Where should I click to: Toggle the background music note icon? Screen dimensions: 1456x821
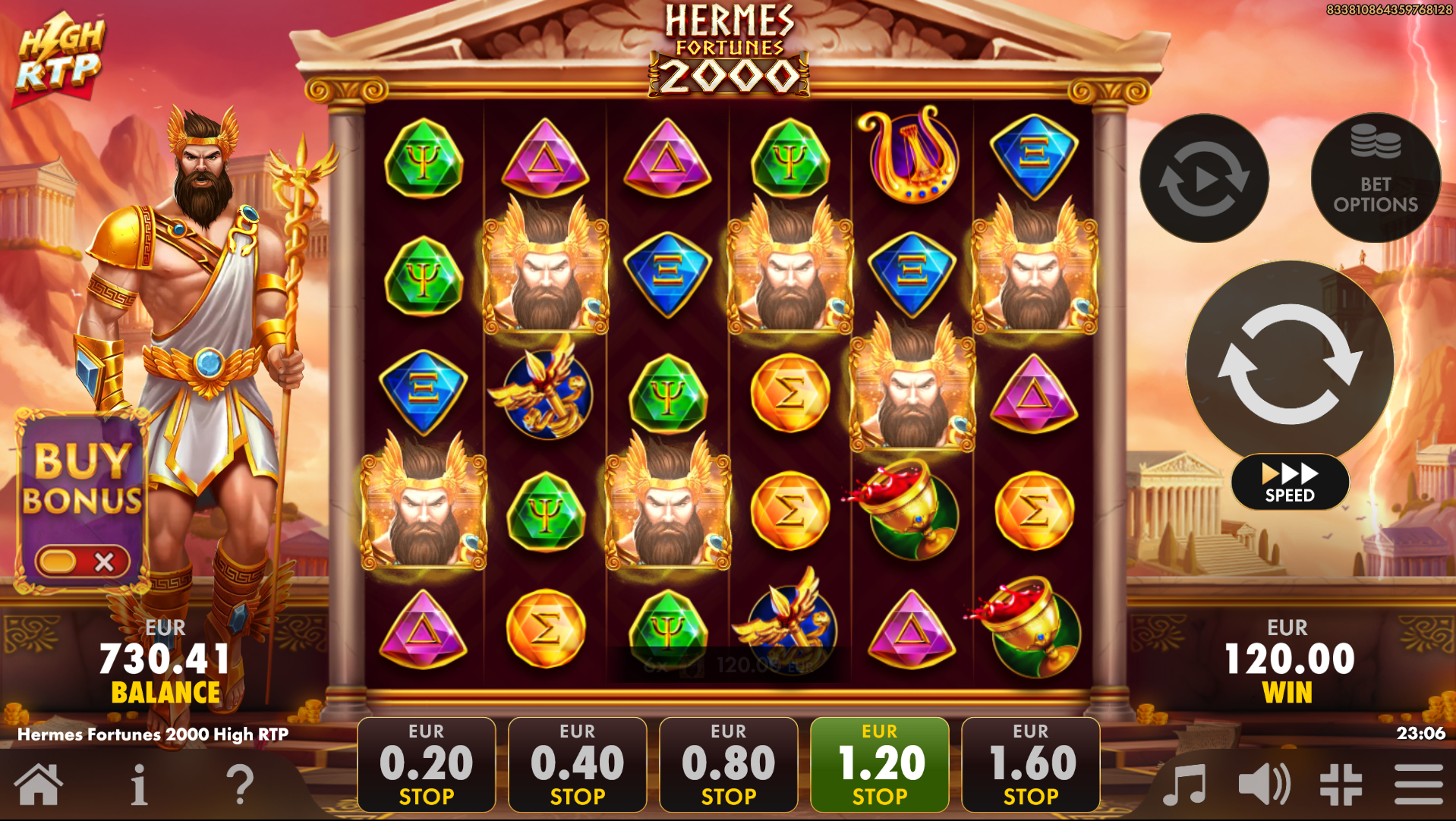1185,785
